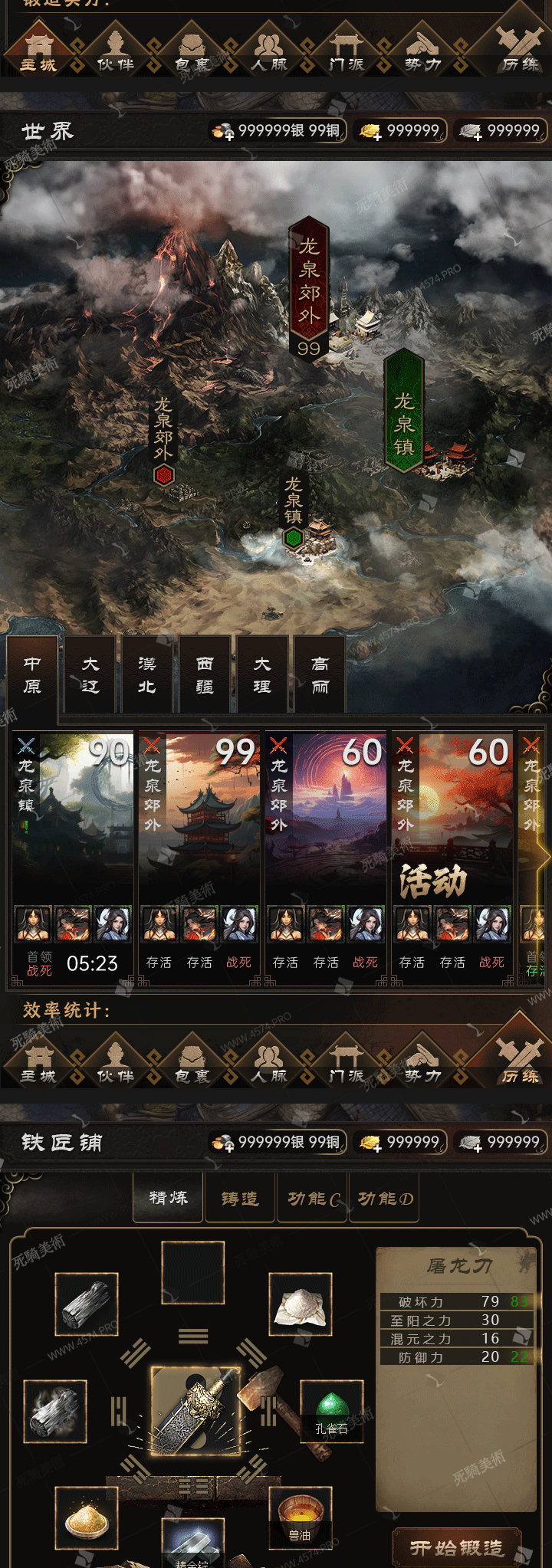Open the stage card marked 活动

click(452, 858)
